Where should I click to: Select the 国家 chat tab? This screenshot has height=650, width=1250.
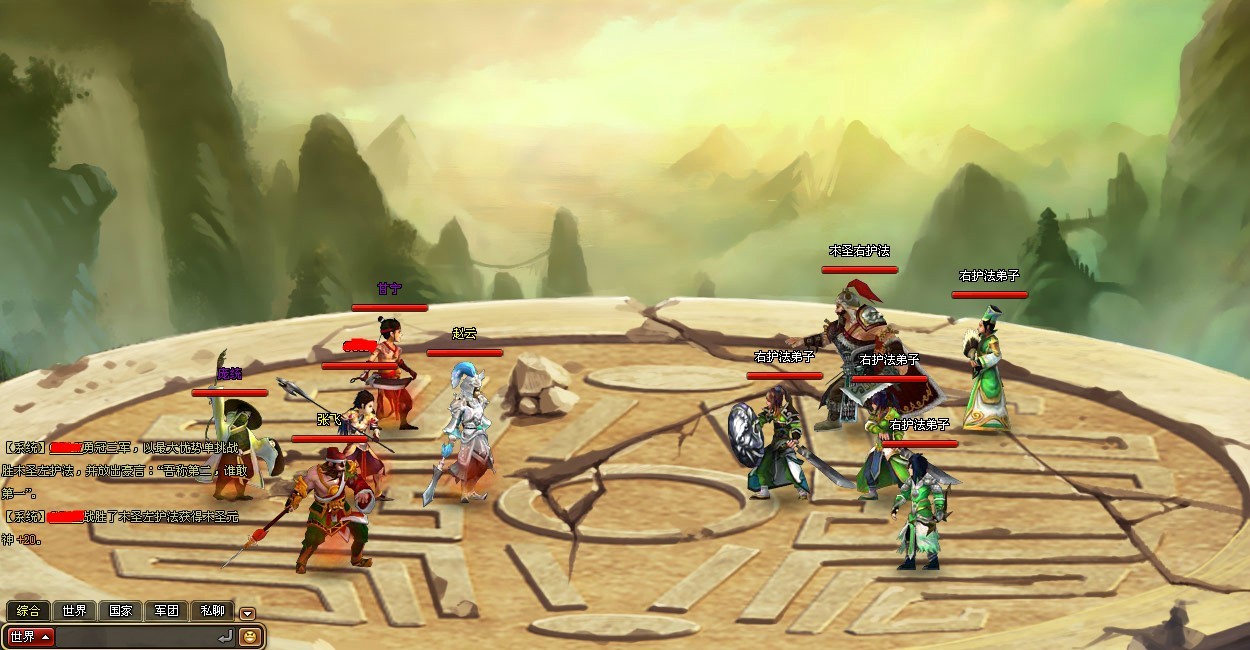[x=120, y=610]
